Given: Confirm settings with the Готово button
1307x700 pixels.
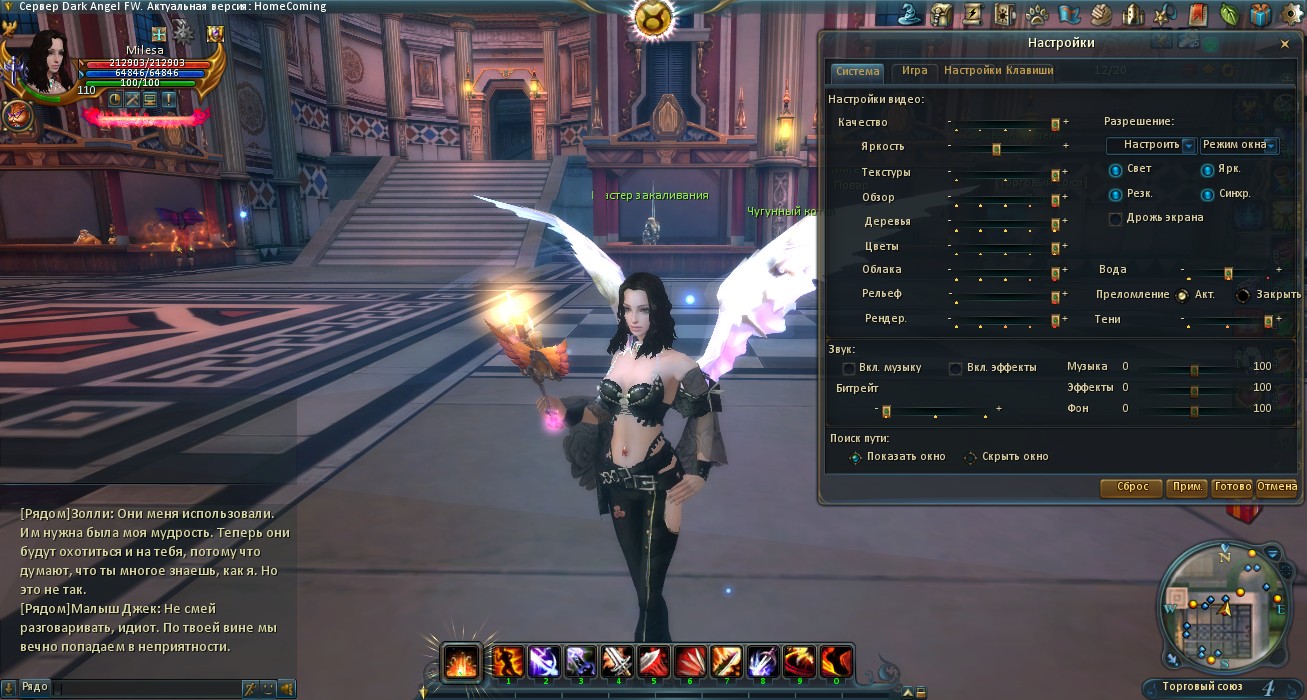Looking at the screenshot, I should [x=1231, y=487].
